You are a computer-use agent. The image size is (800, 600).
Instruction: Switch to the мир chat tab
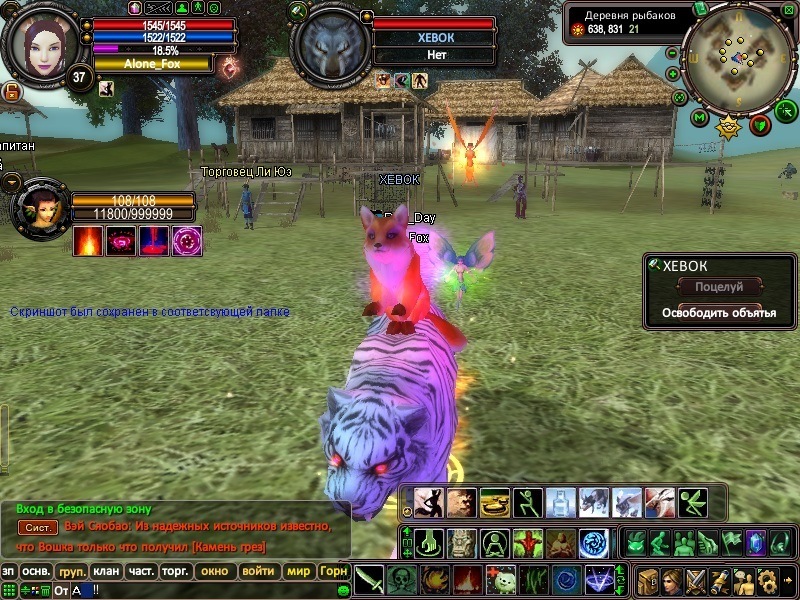coord(298,572)
